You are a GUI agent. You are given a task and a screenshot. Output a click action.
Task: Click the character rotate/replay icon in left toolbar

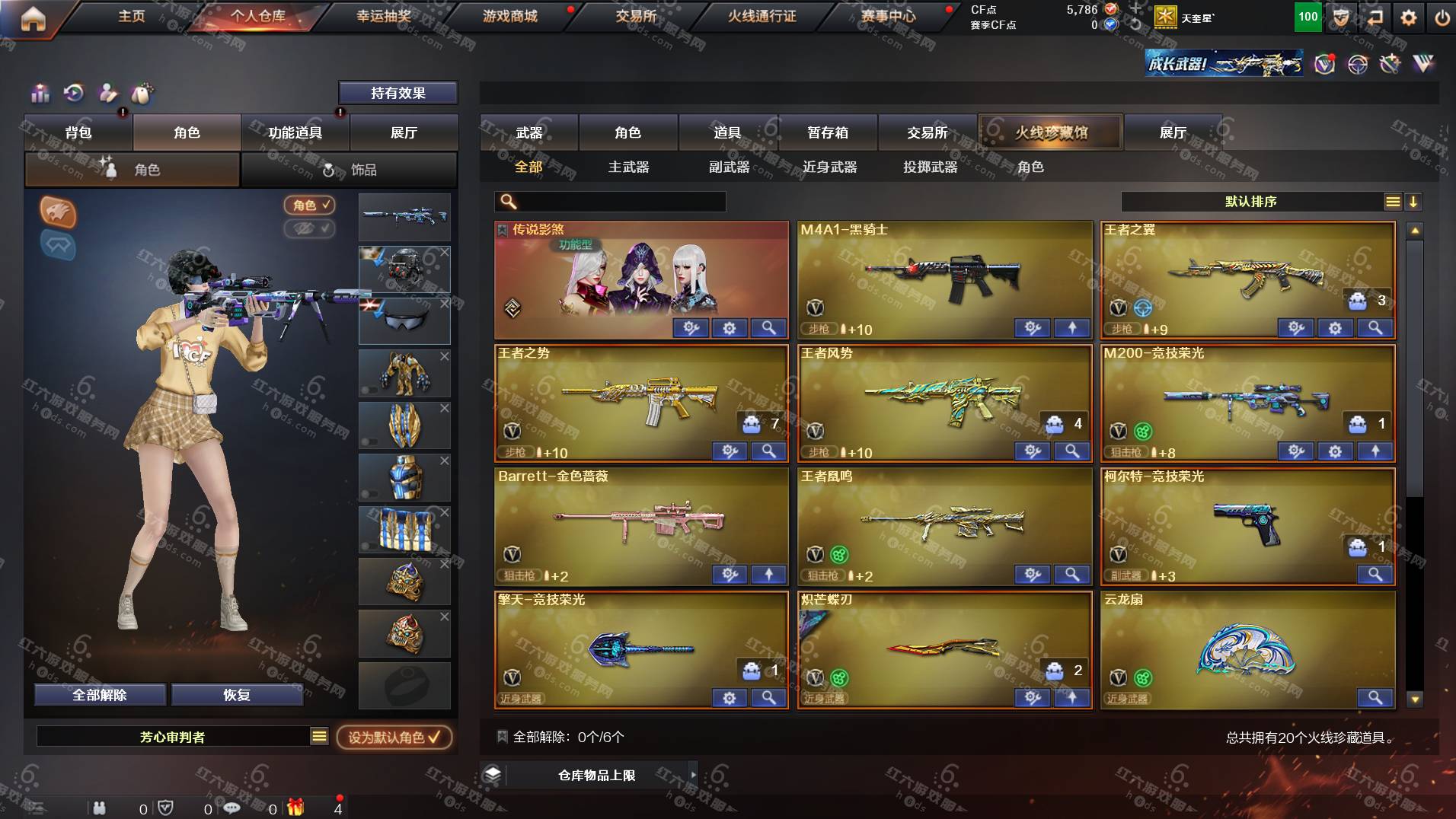tap(74, 93)
